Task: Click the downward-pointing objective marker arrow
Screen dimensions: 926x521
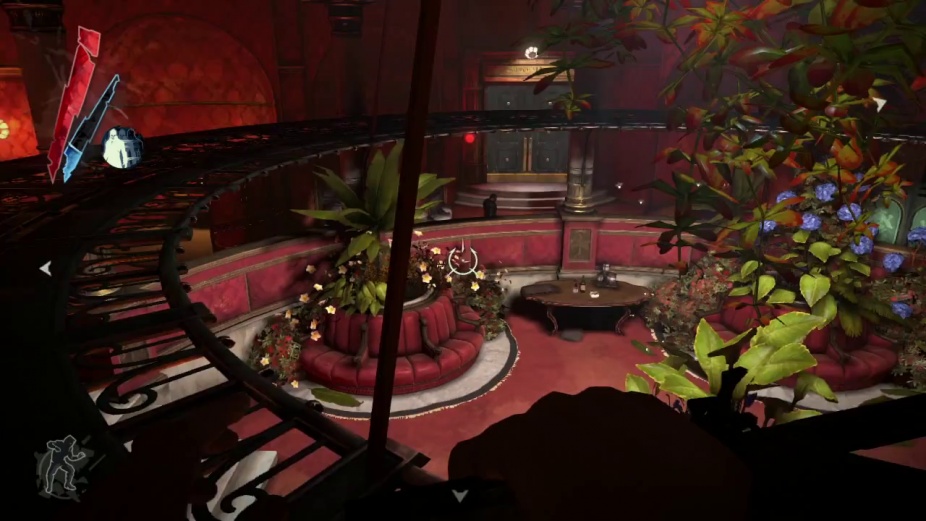Action: point(459,495)
